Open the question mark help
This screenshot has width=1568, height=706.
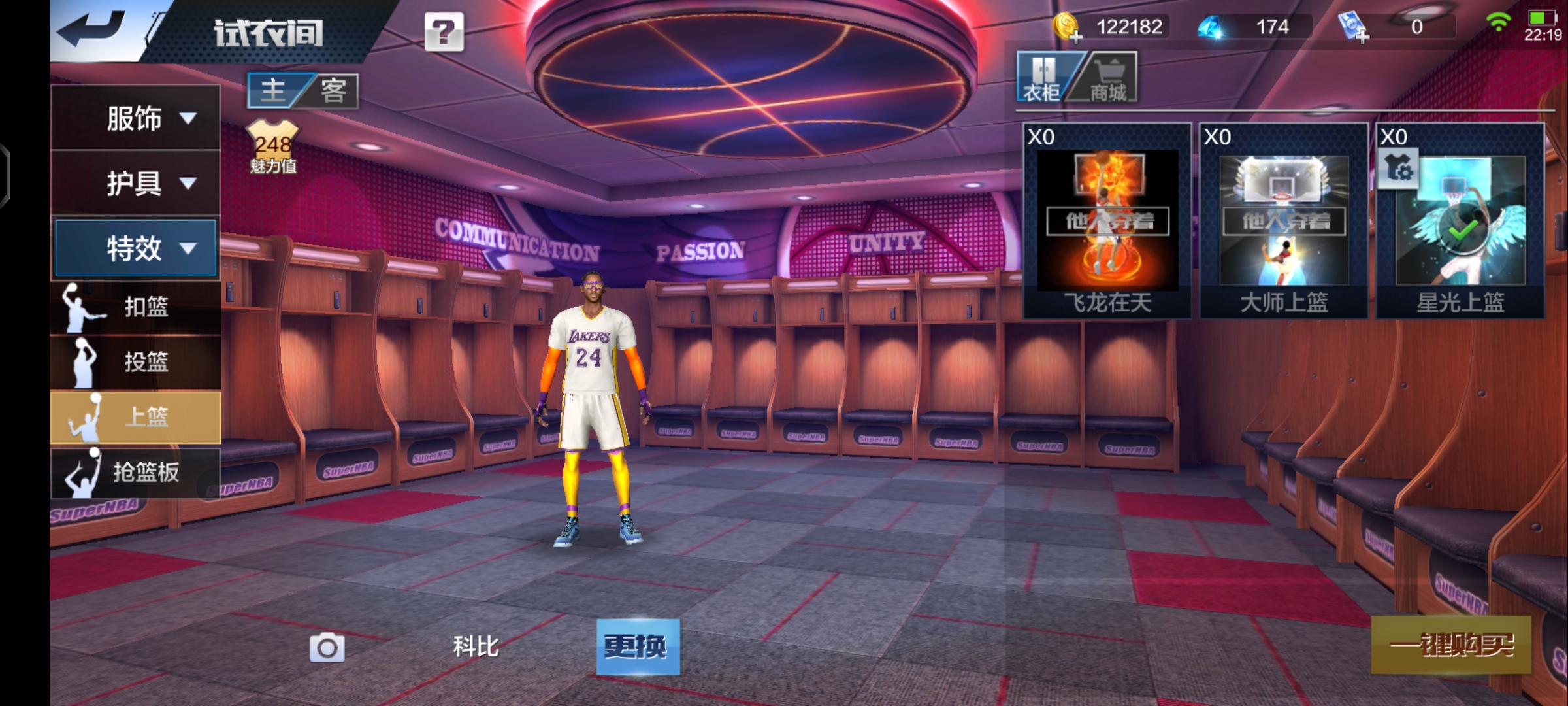[x=444, y=32]
